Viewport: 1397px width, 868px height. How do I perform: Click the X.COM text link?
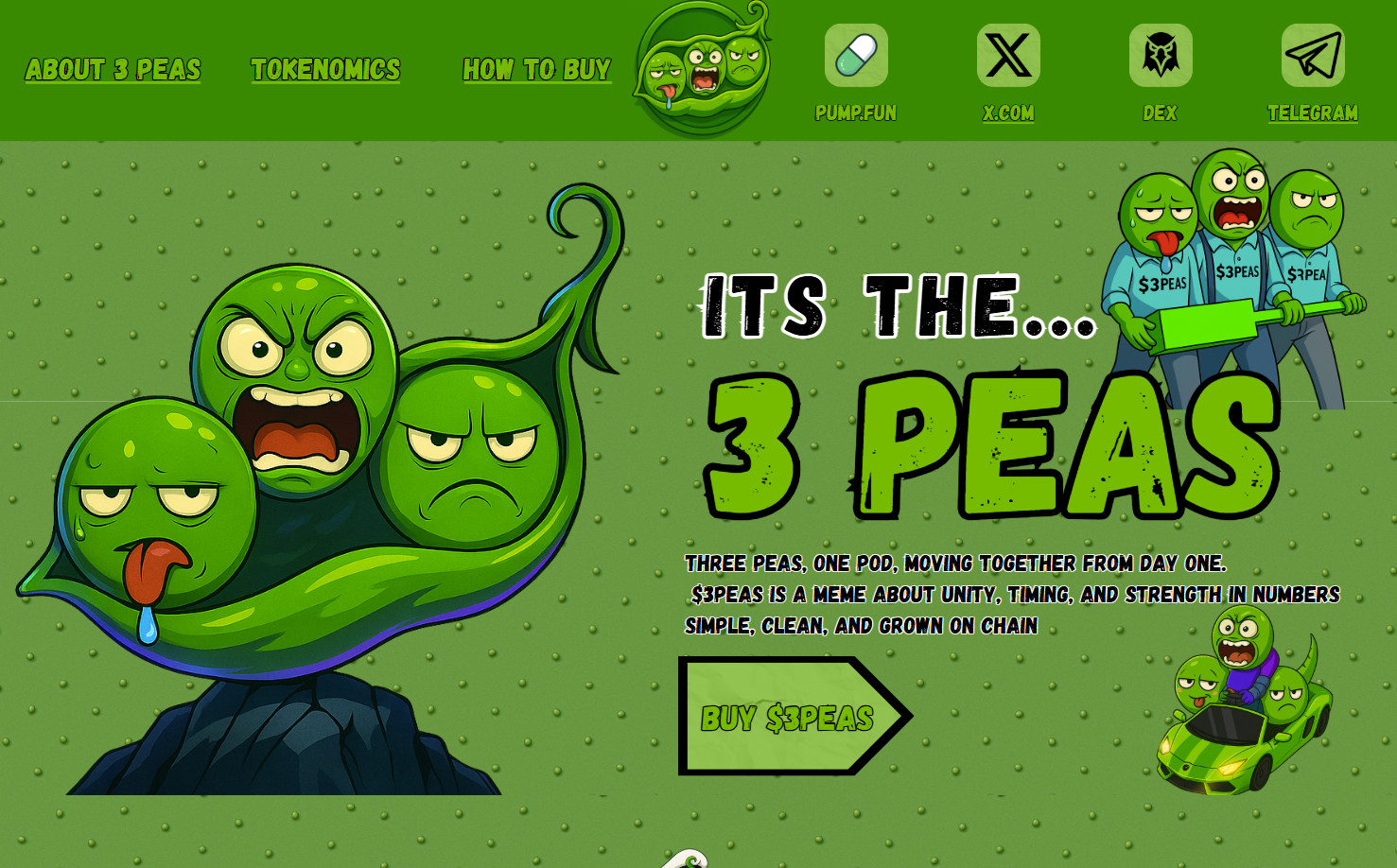tap(1008, 113)
